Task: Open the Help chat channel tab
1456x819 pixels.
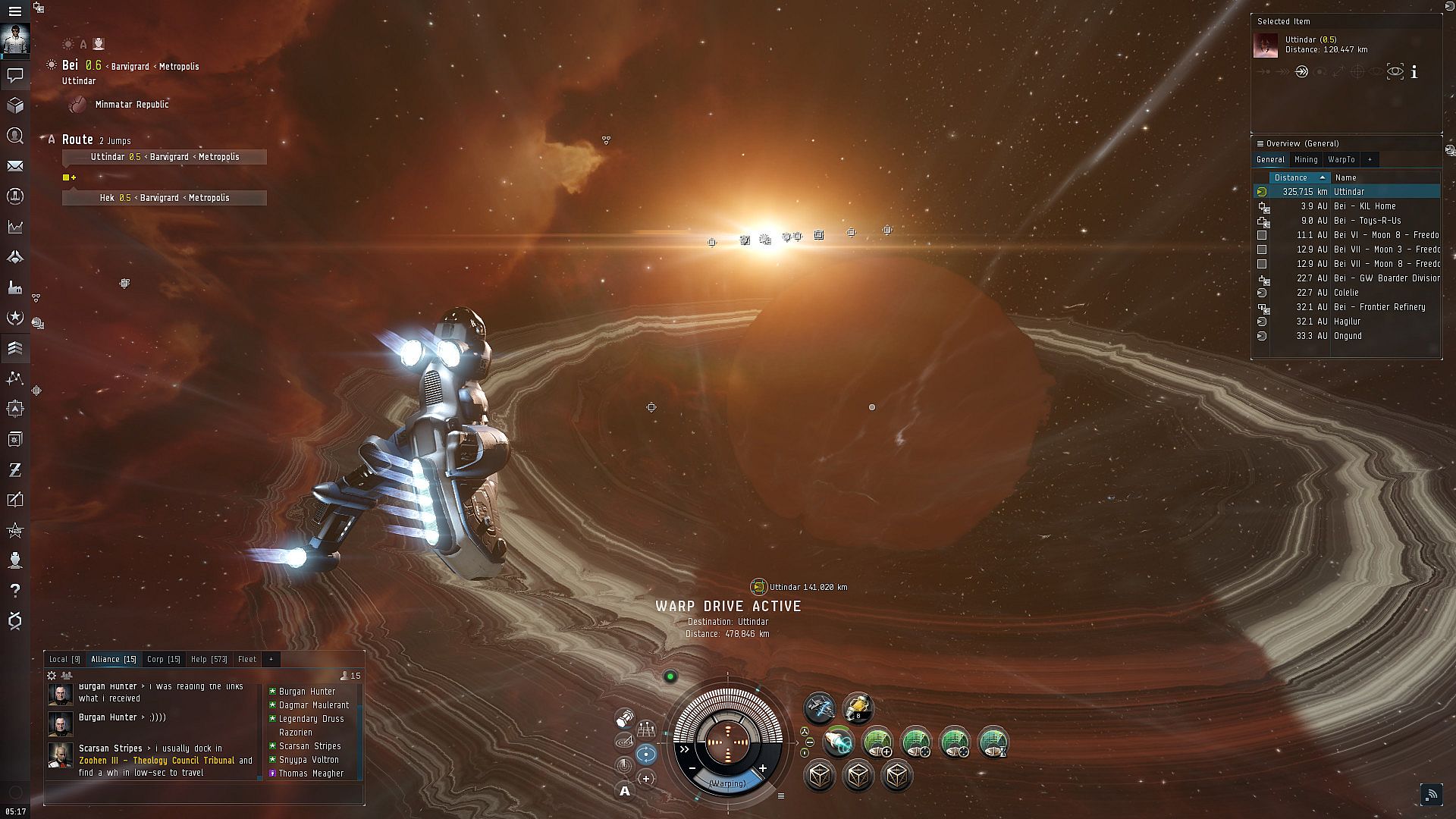Action: (x=209, y=659)
